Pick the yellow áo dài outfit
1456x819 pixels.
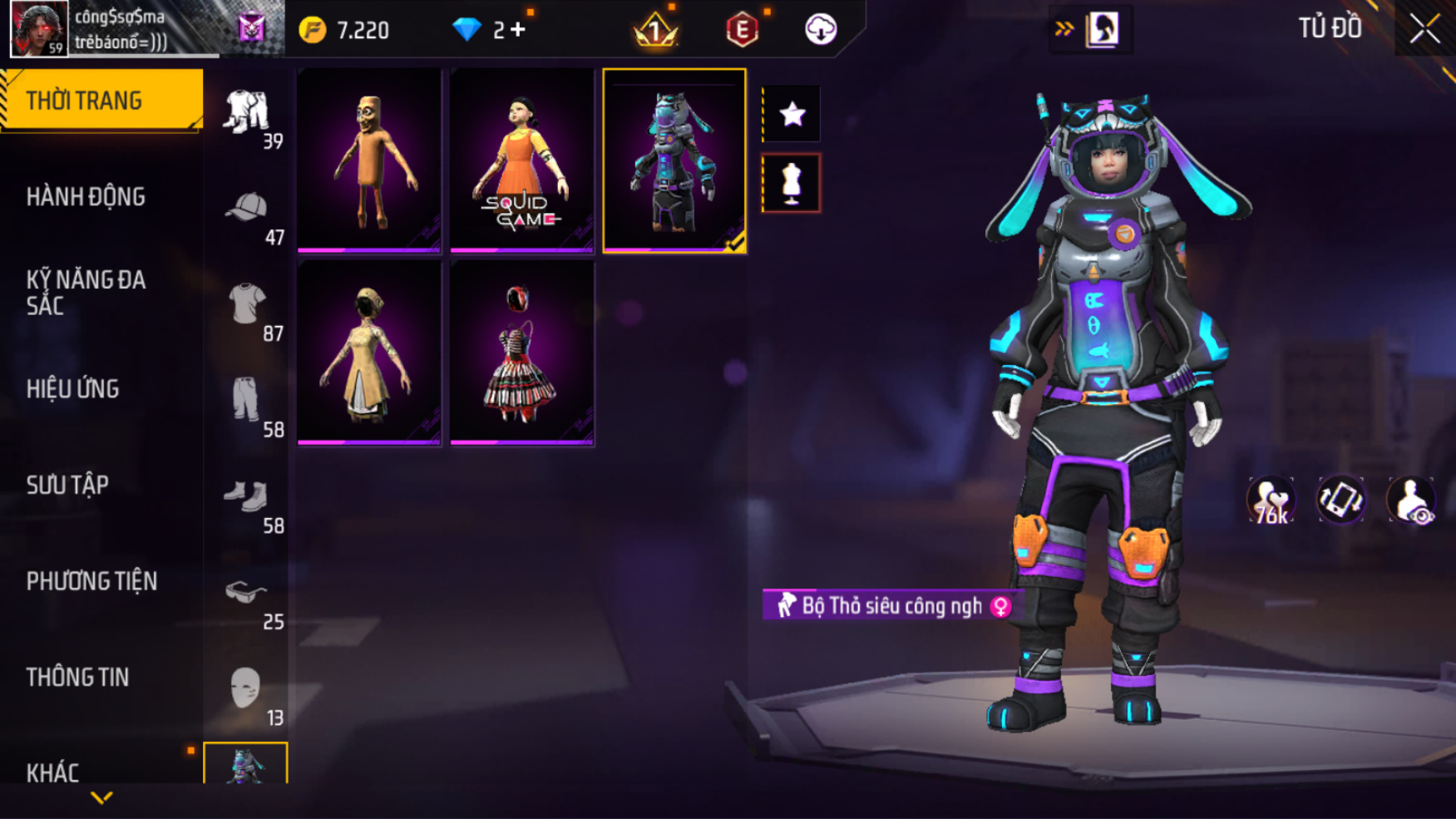pyautogui.click(x=369, y=353)
